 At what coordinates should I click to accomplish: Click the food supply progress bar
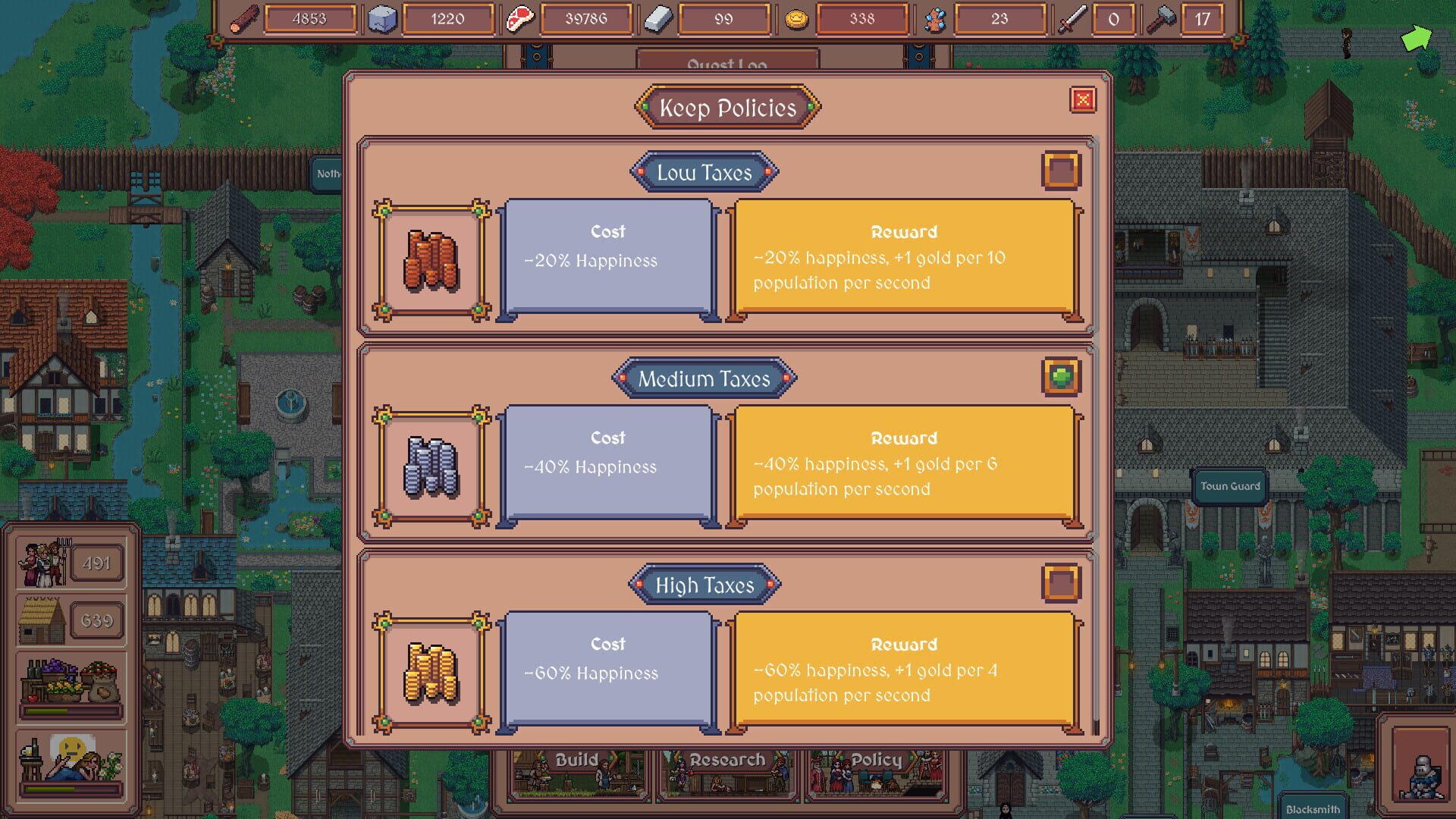(x=72, y=711)
